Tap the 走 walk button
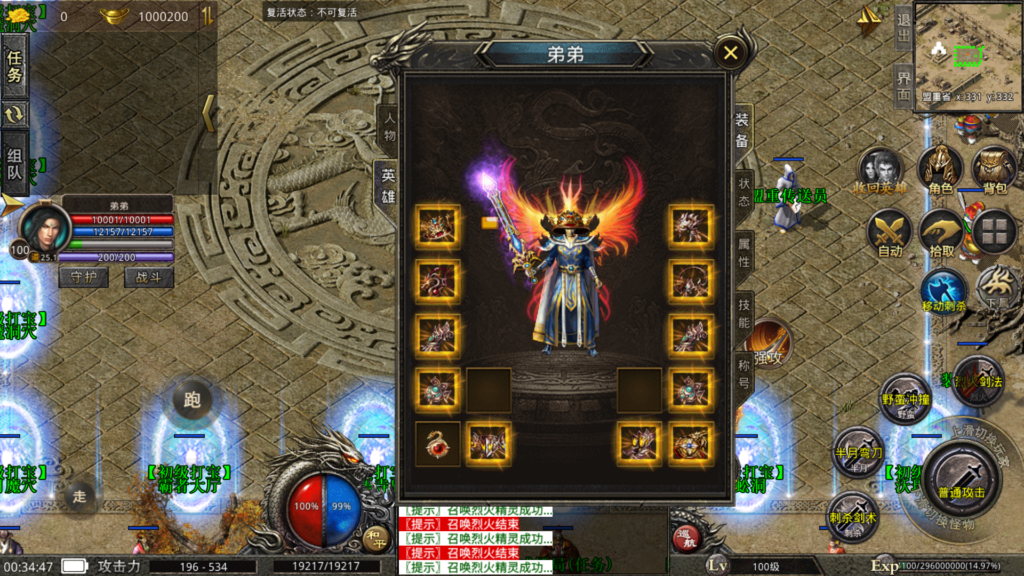 click(78, 495)
